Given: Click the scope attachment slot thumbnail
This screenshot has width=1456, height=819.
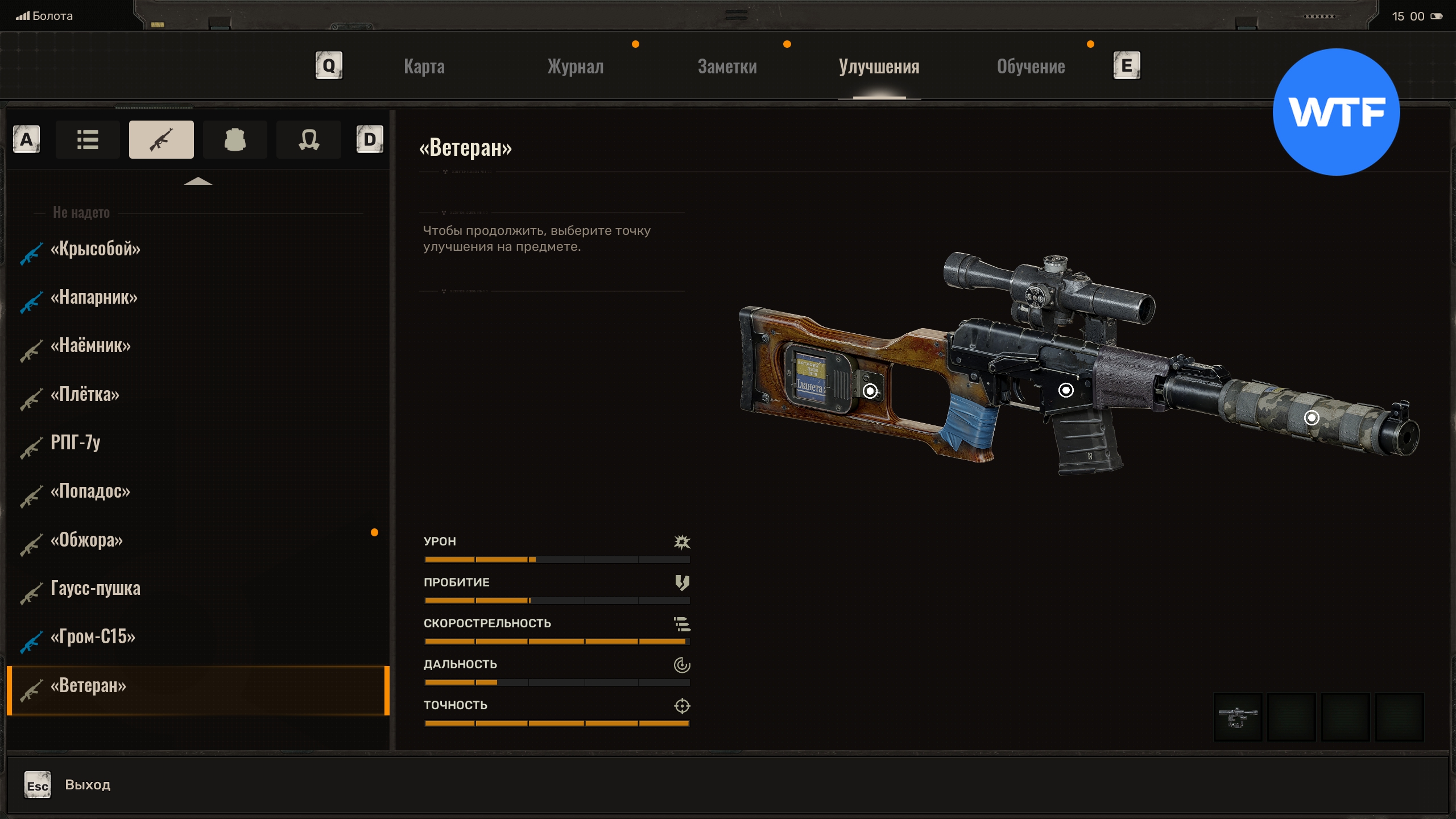Looking at the screenshot, I should (1238, 717).
